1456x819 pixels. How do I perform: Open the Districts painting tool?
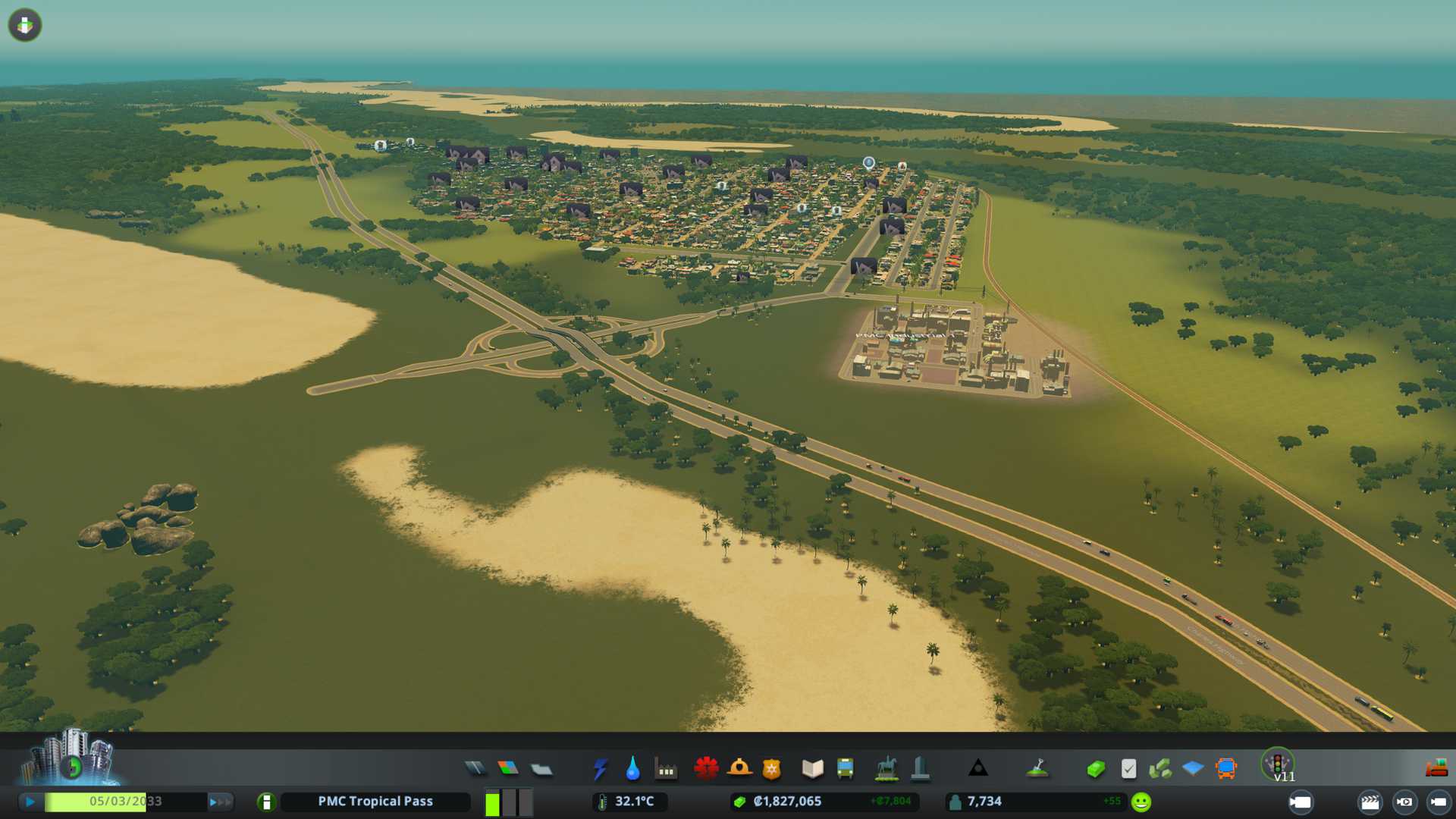(541, 769)
